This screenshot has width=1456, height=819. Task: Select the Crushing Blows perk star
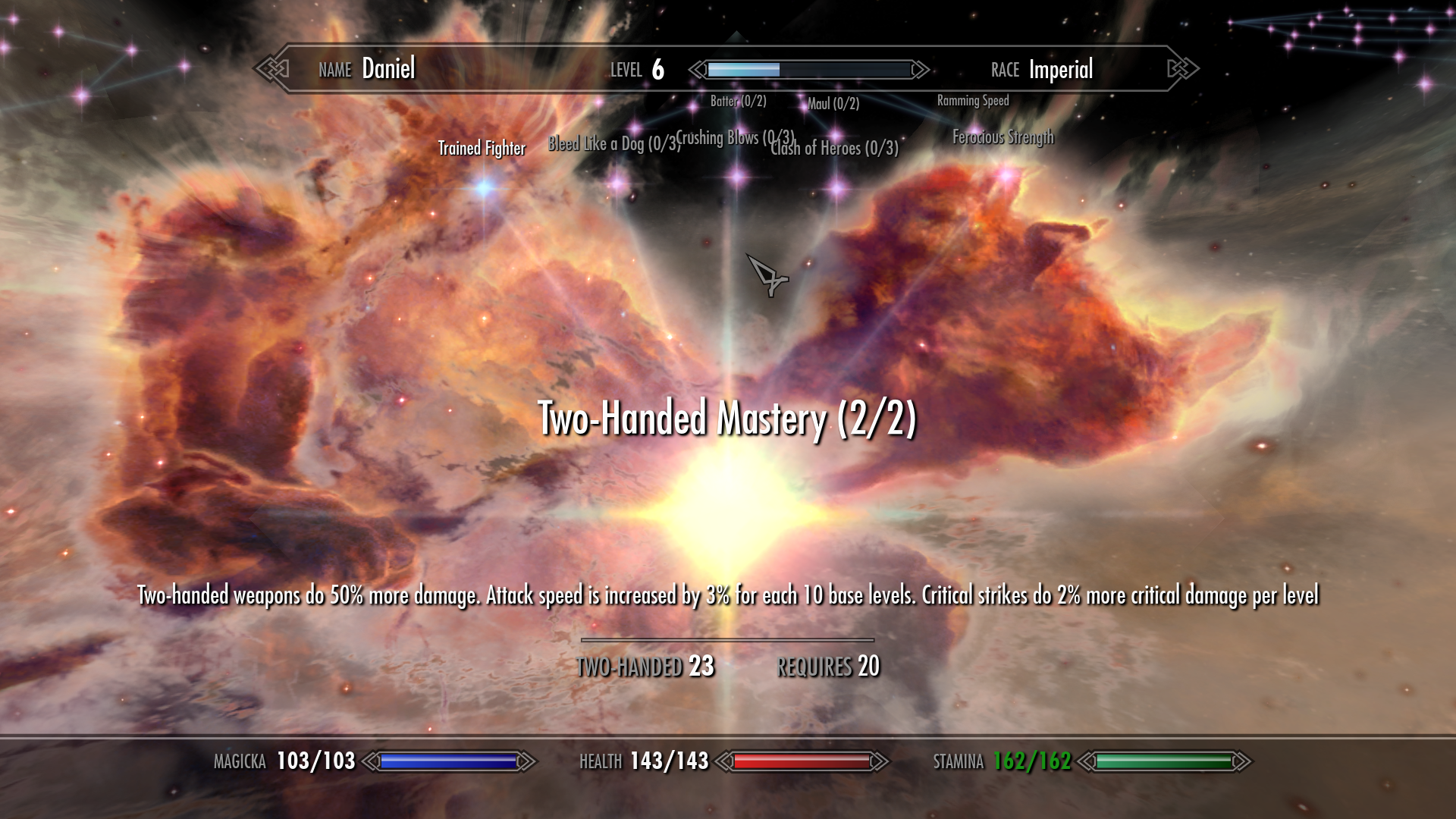[737, 178]
